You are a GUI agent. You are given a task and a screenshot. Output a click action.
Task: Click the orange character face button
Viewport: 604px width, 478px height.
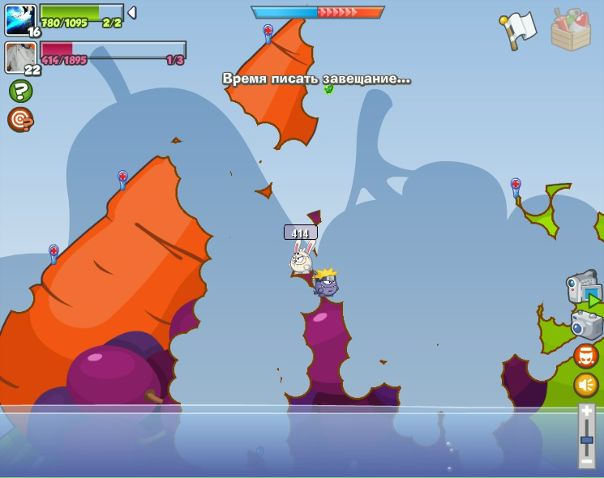pos(586,355)
